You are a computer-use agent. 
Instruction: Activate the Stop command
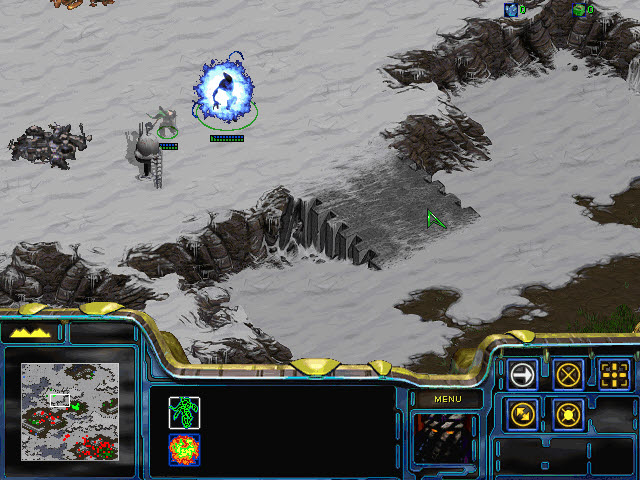tap(569, 374)
